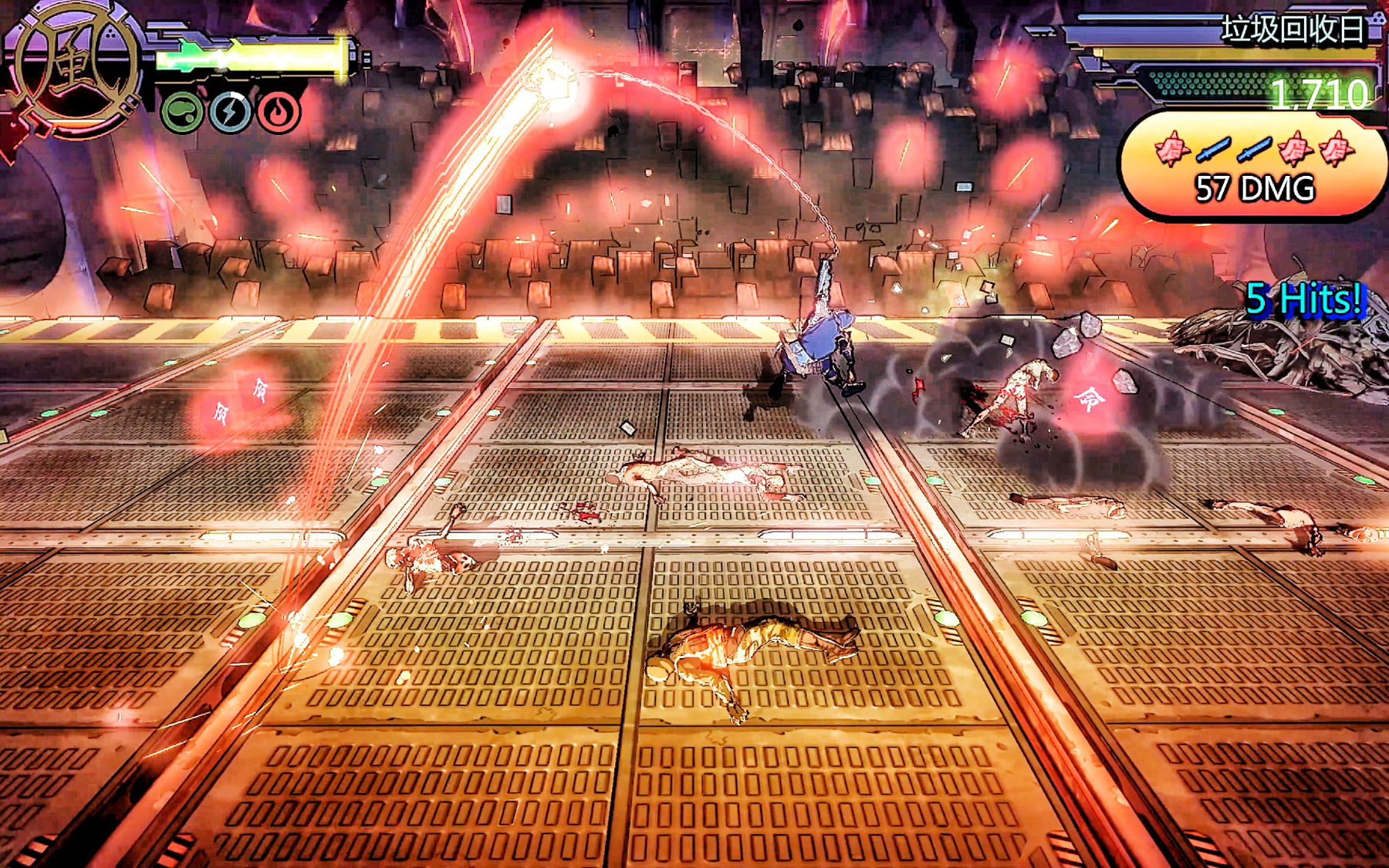Activate the red flame element icon

tap(279, 113)
